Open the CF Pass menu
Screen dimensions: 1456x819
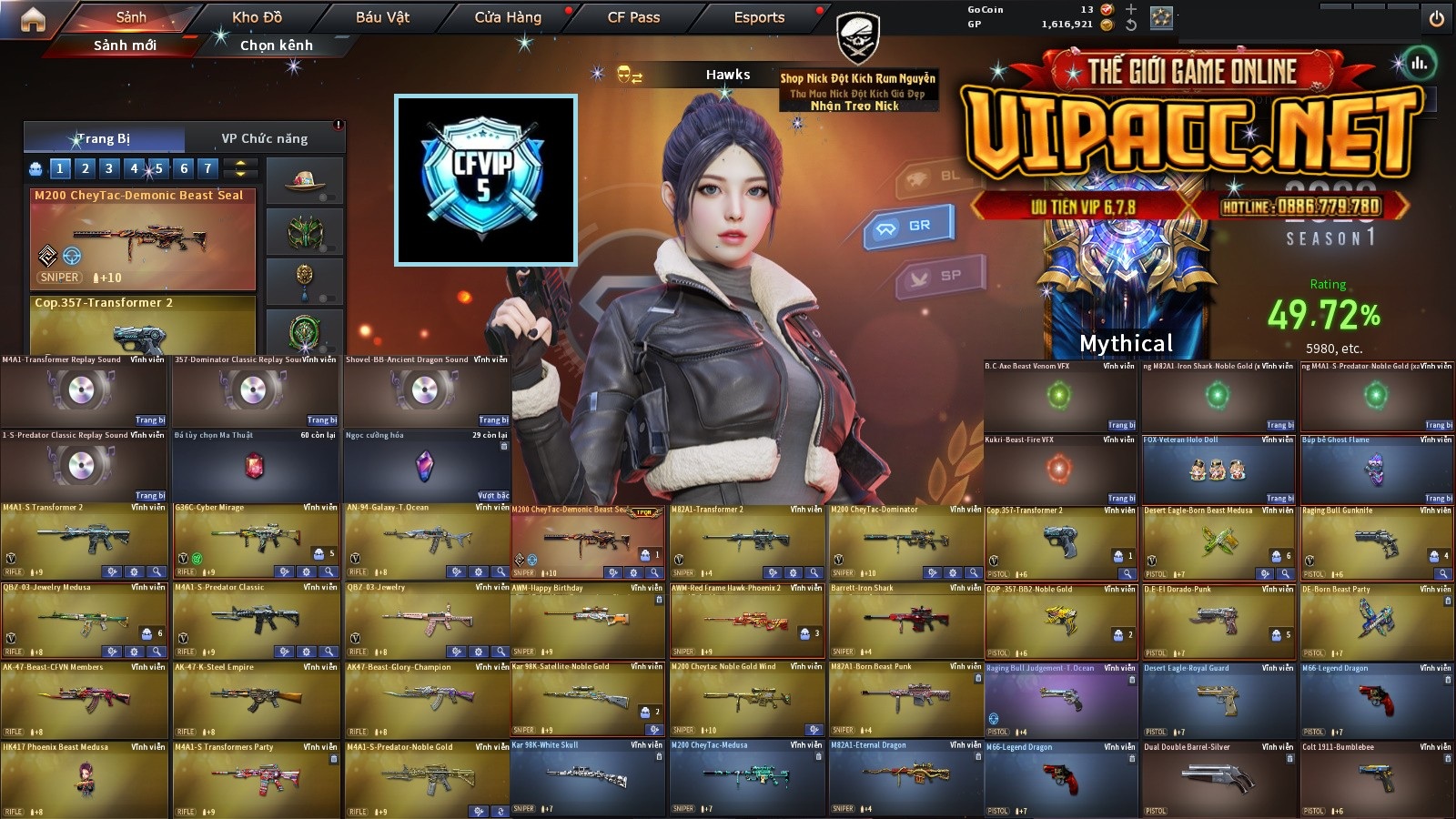(x=633, y=17)
